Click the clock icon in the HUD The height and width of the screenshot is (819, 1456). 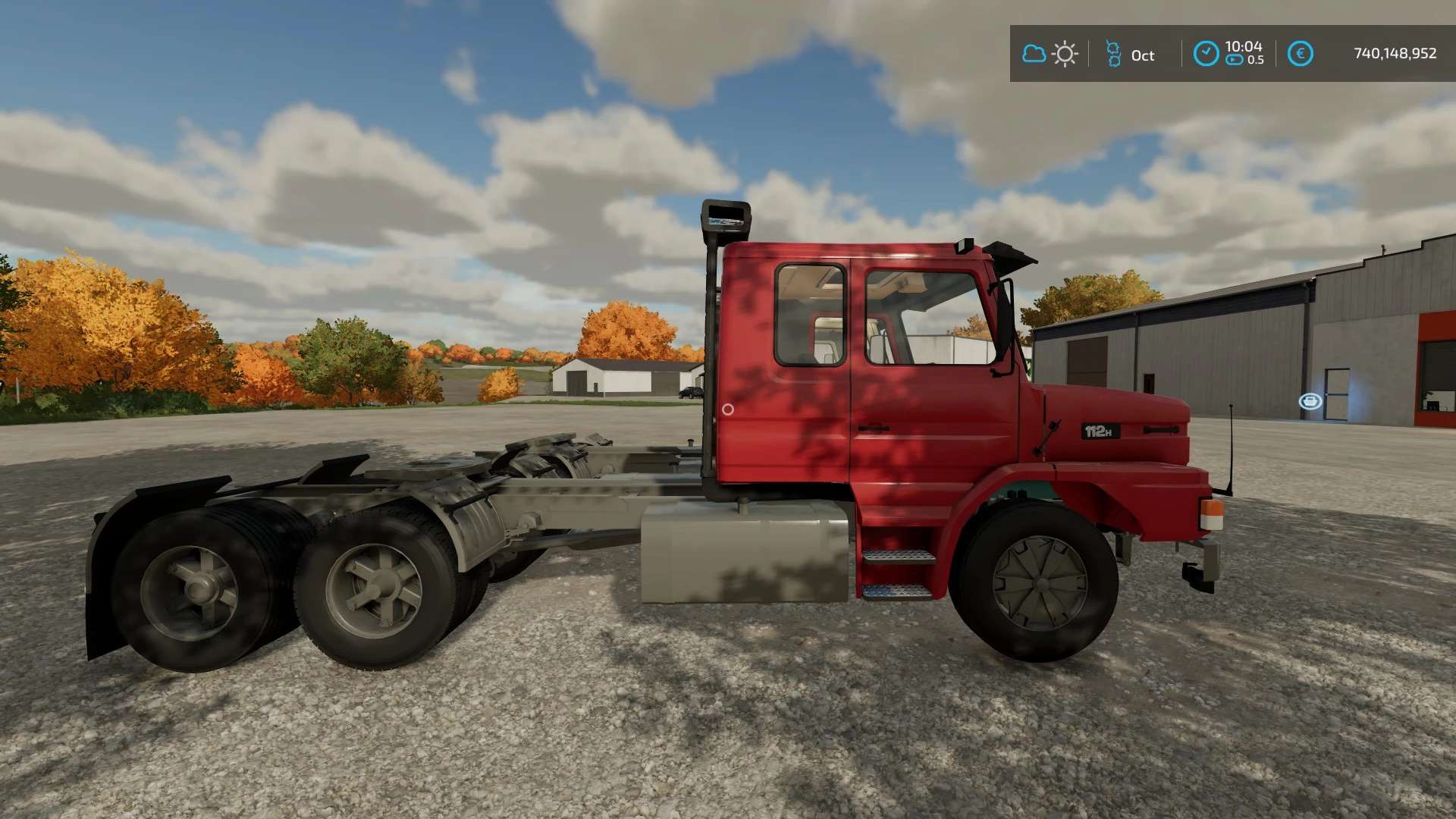1206,54
